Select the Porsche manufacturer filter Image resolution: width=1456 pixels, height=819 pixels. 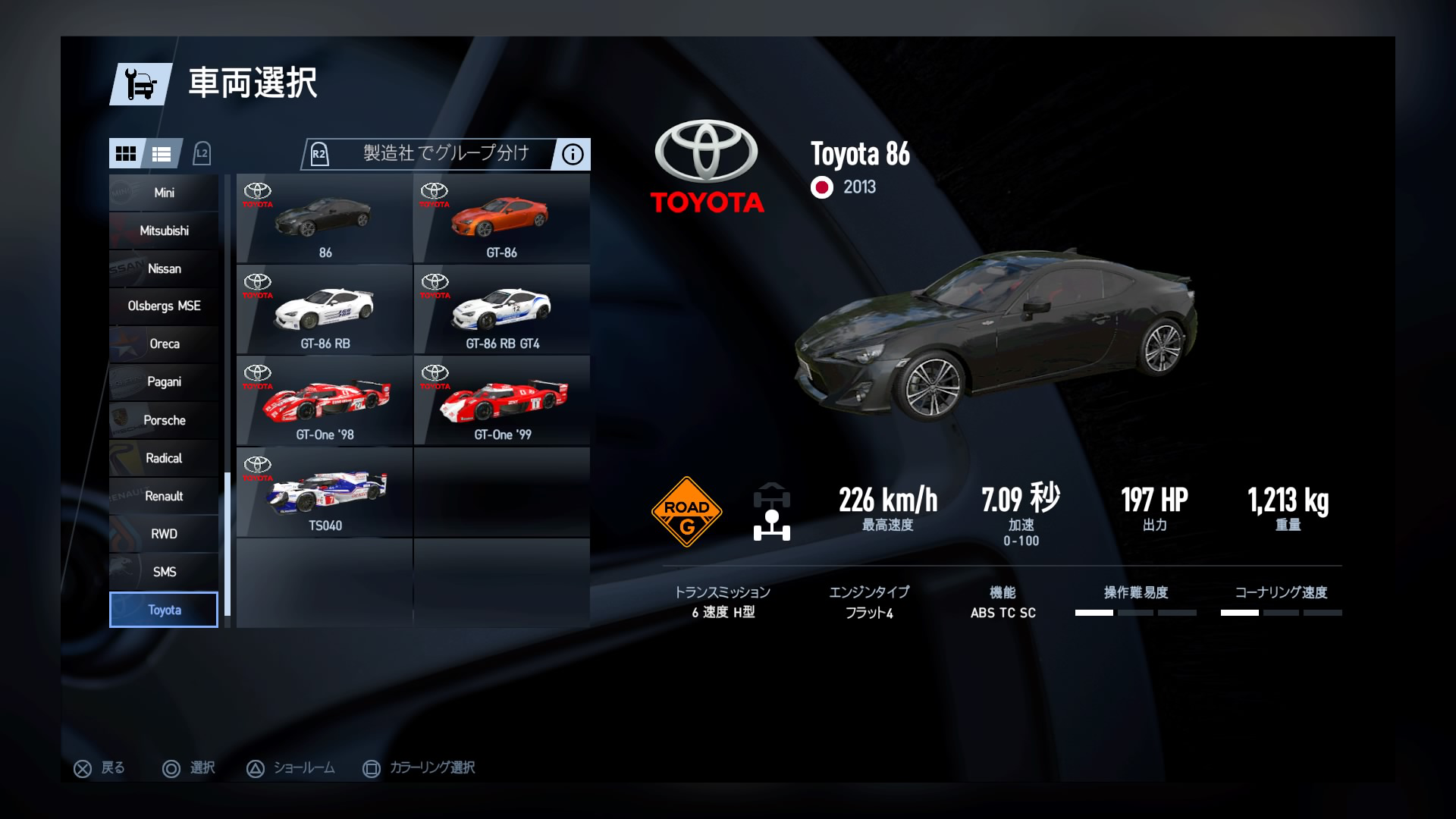pos(162,420)
